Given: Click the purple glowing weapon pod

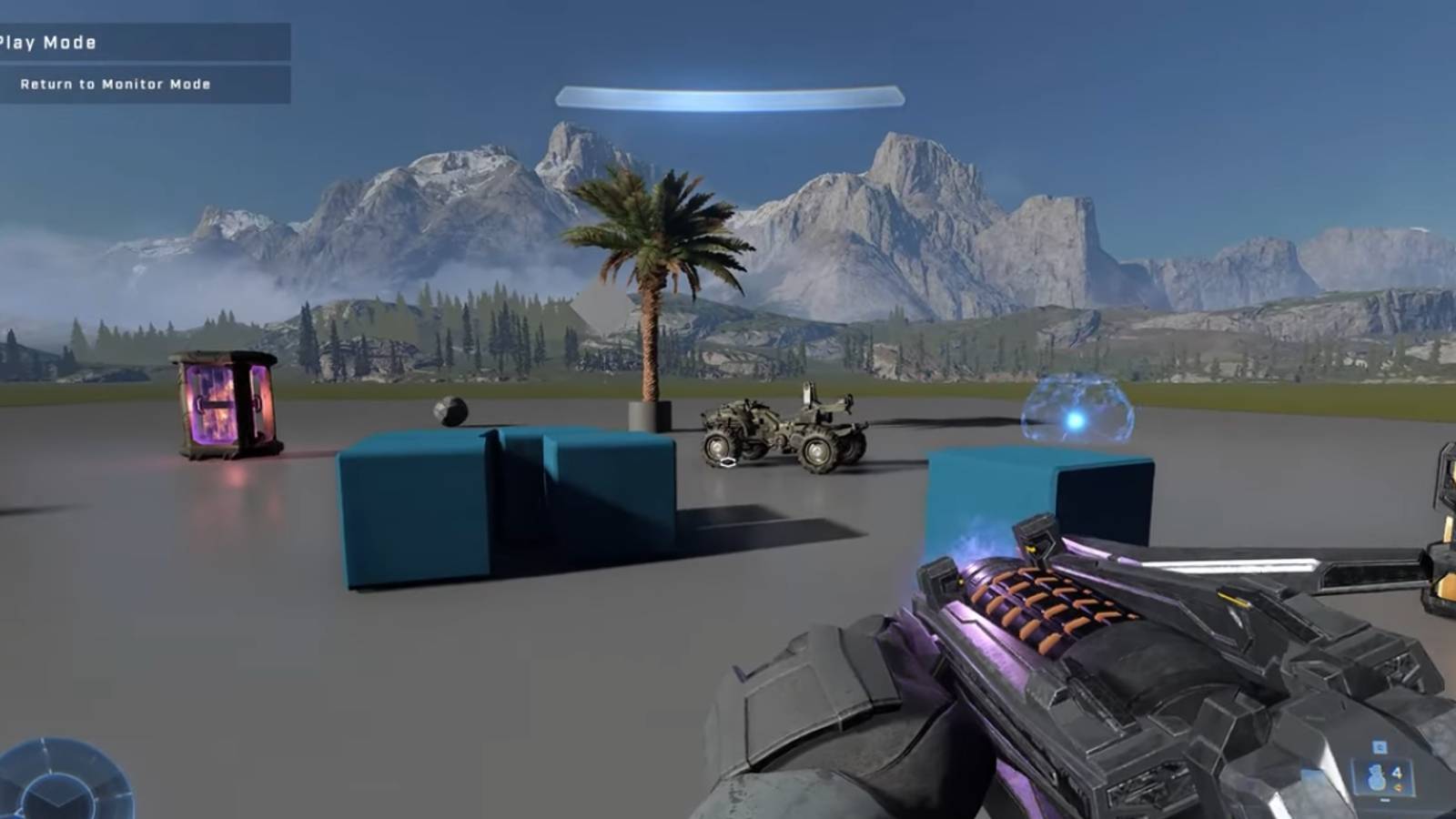Looking at the screenshot, I should (221, 405).
